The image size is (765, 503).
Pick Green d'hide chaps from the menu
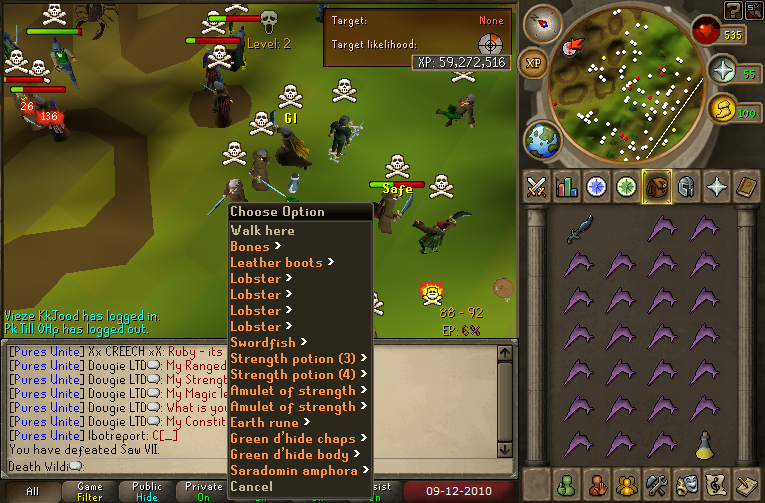point(291,438)
